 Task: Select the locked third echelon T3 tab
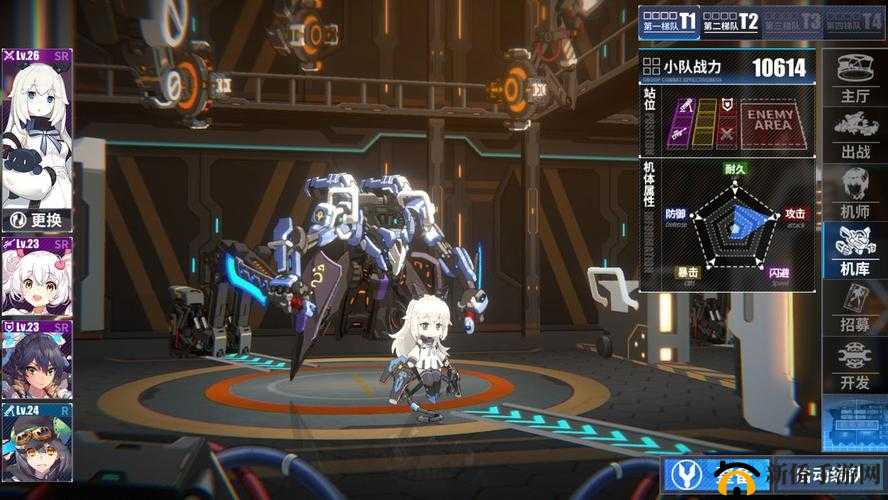792,21
